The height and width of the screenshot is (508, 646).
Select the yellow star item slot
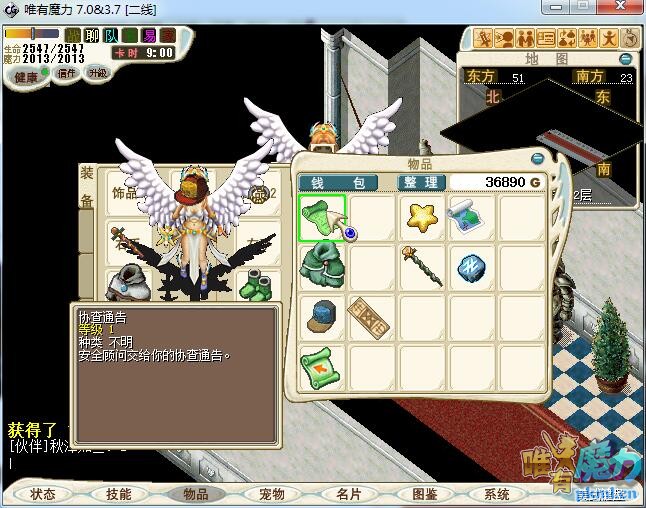coord(422,217)
